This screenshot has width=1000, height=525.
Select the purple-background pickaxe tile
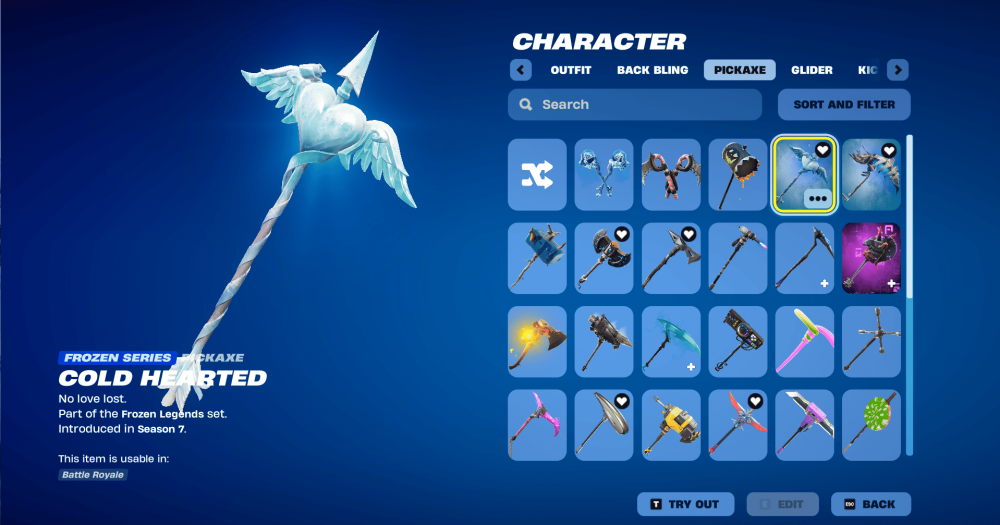coord(871,258)
